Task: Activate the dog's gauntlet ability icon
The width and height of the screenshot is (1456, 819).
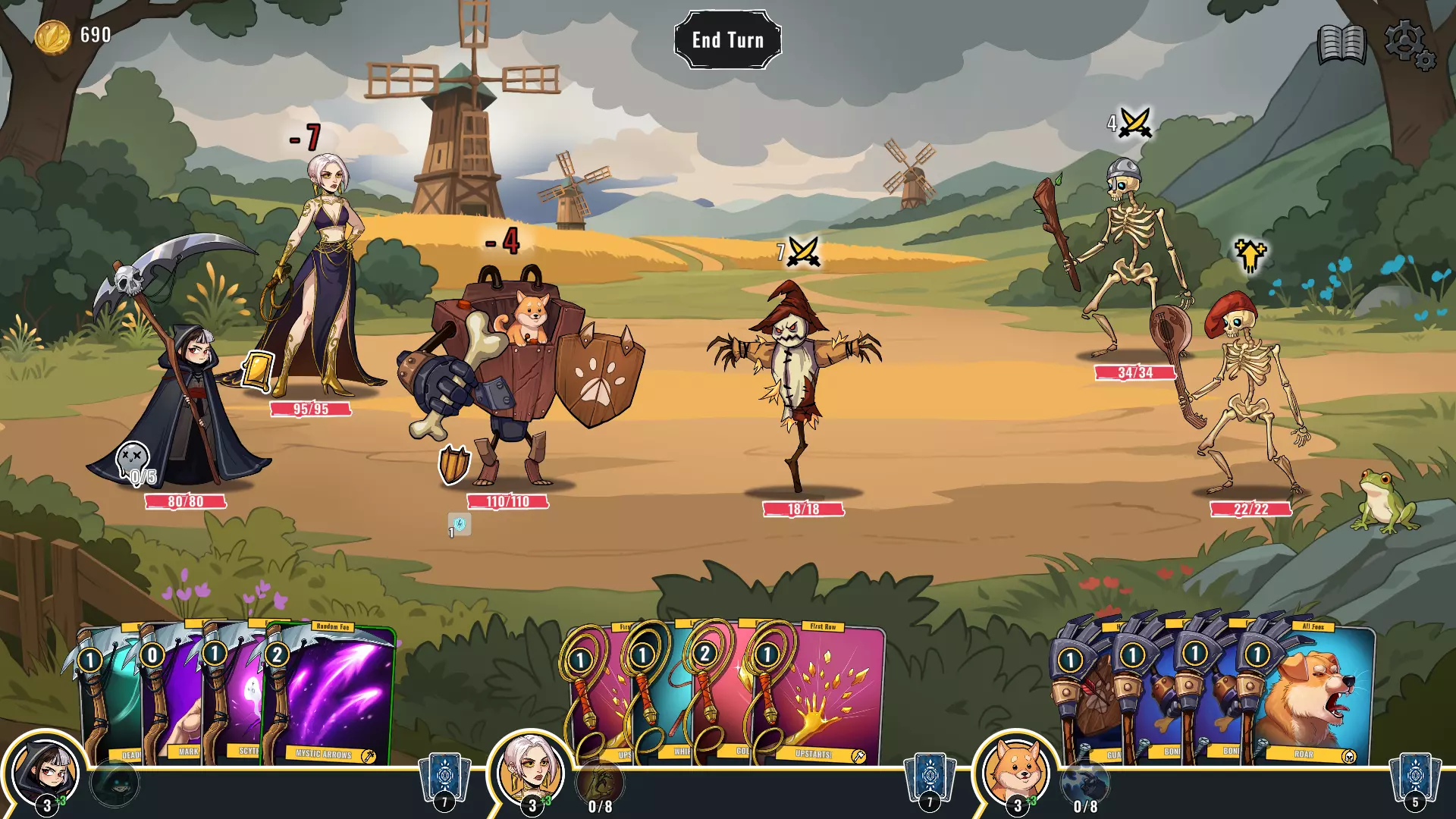Action: [x=1084, y=781]
